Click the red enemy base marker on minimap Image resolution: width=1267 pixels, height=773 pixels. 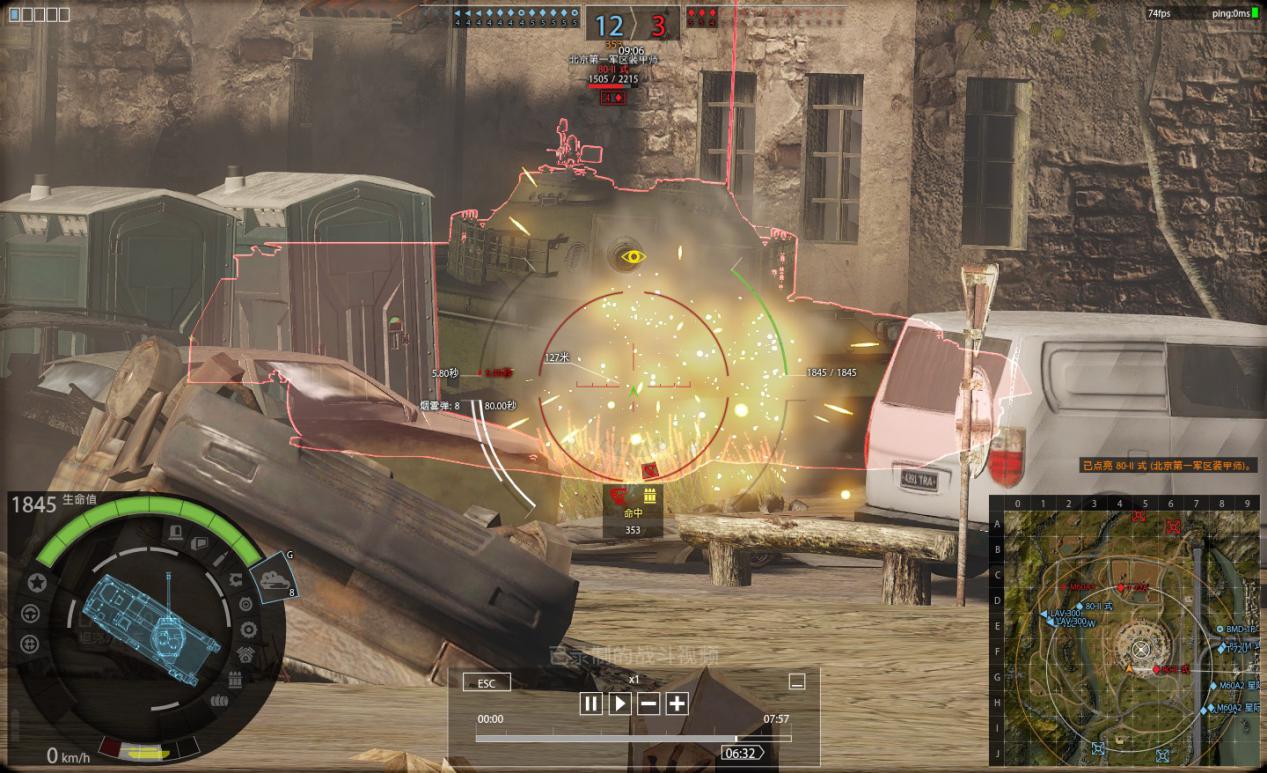(x=1173, y=526)
